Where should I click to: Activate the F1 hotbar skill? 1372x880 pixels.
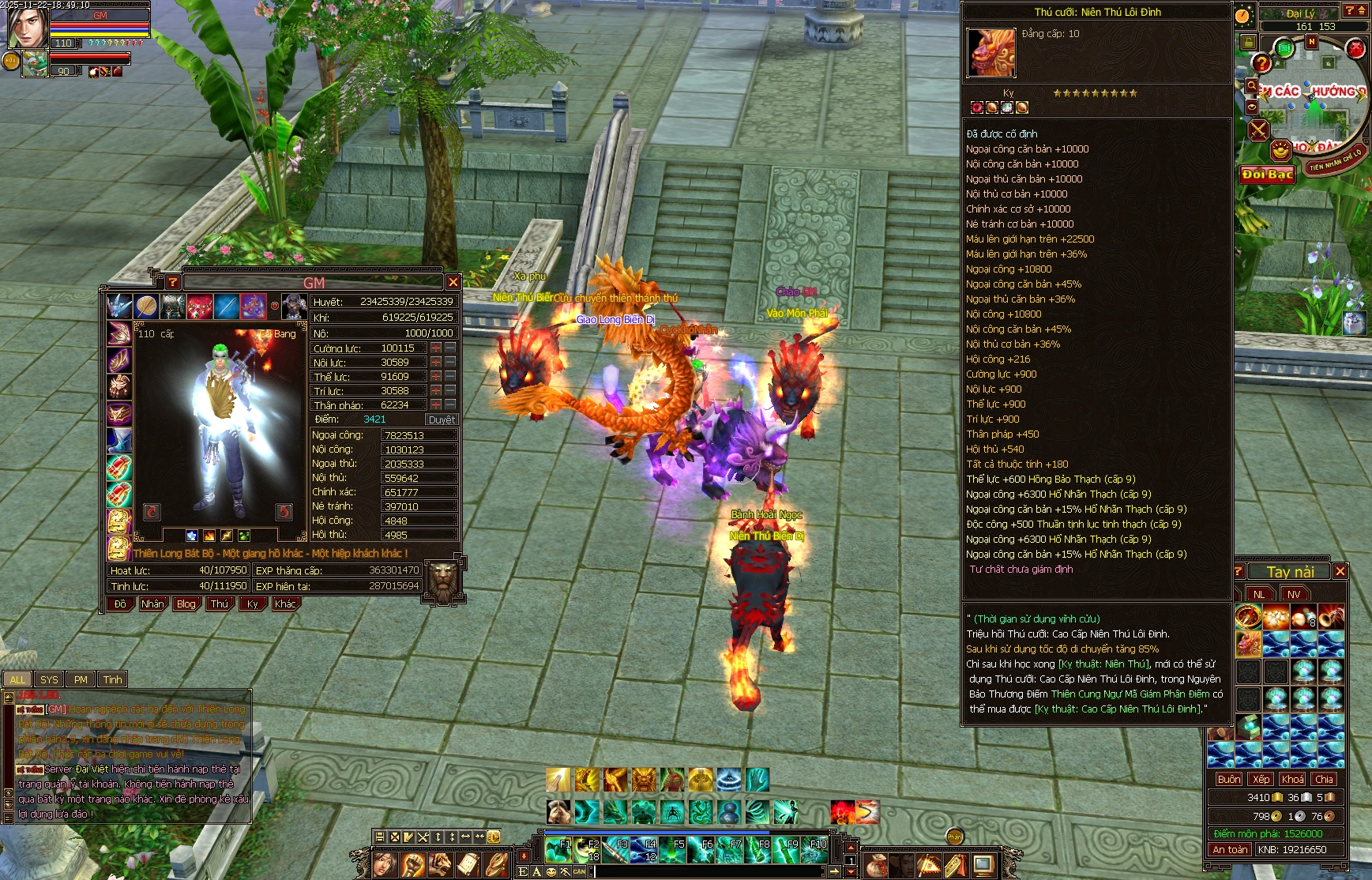tap(558, 850)
